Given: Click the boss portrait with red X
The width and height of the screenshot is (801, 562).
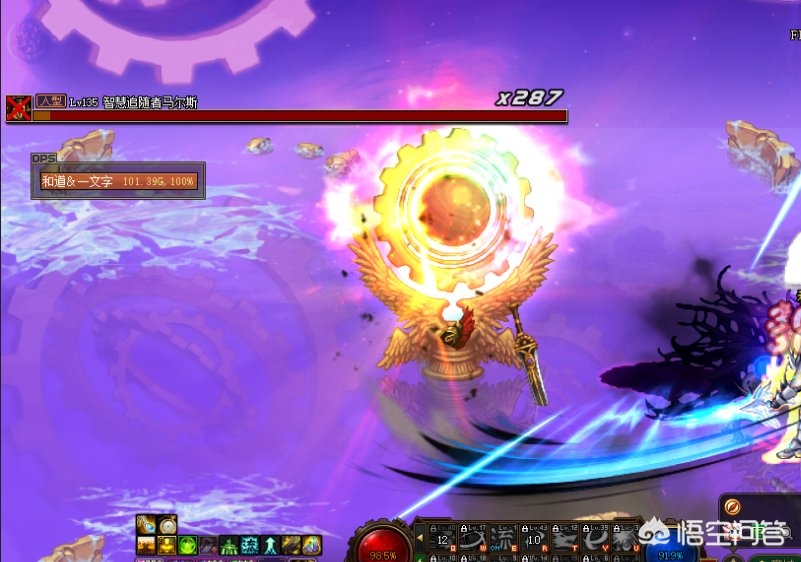Looking at the screenshot, I should point(18,108).
